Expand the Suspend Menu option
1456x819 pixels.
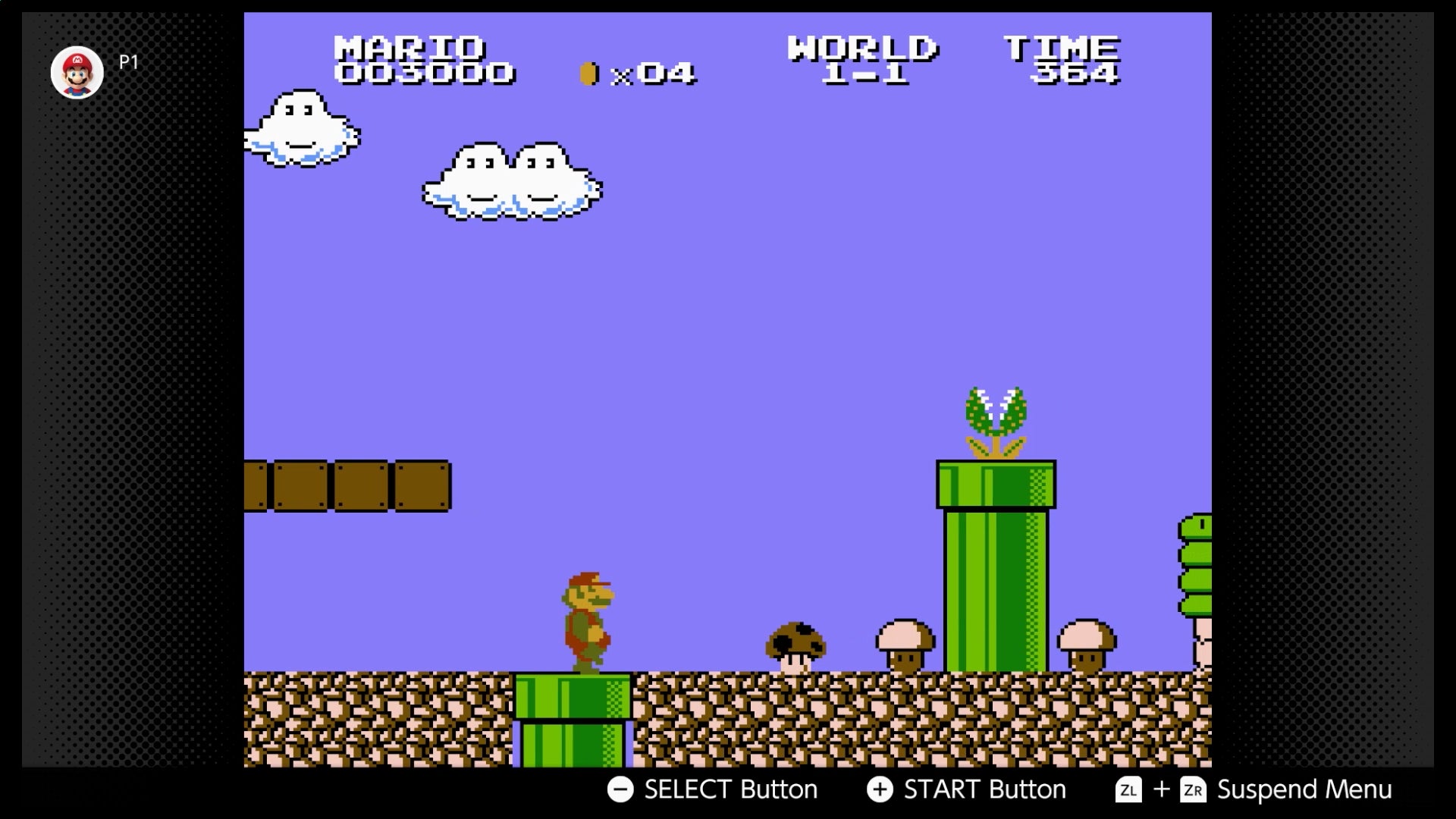pyautogui.click(x=1304, y=789)
